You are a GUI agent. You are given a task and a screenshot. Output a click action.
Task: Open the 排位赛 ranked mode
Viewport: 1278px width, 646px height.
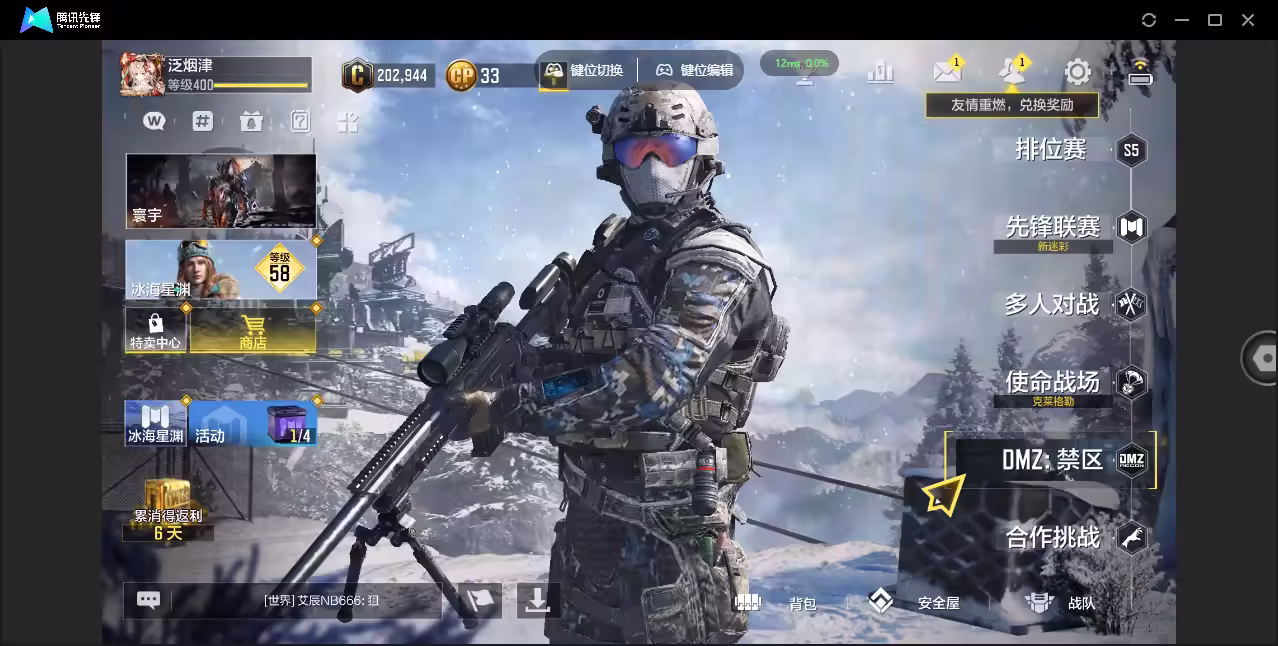[x=1051, y=150]
